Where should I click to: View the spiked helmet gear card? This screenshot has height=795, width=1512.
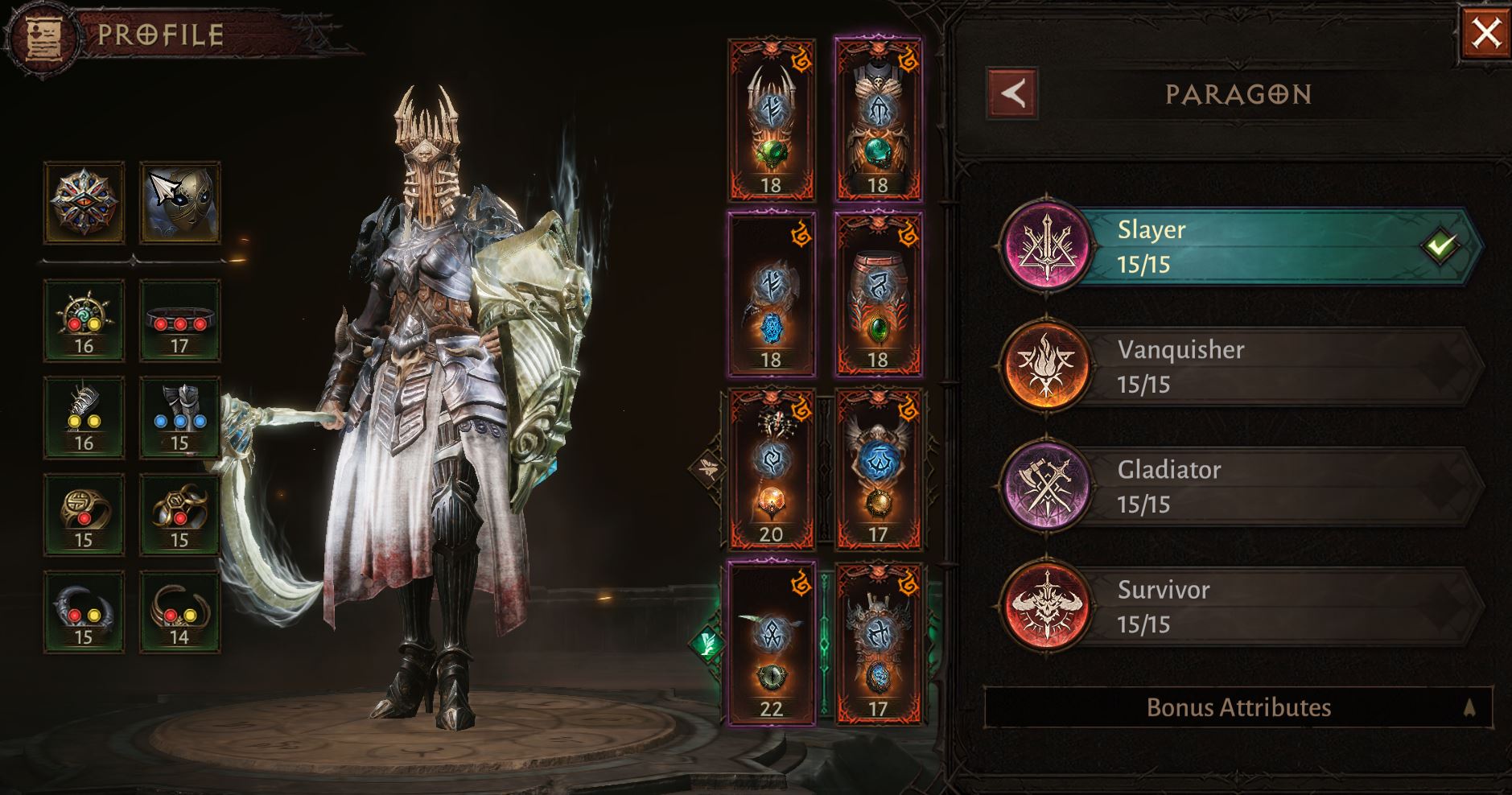771,119
